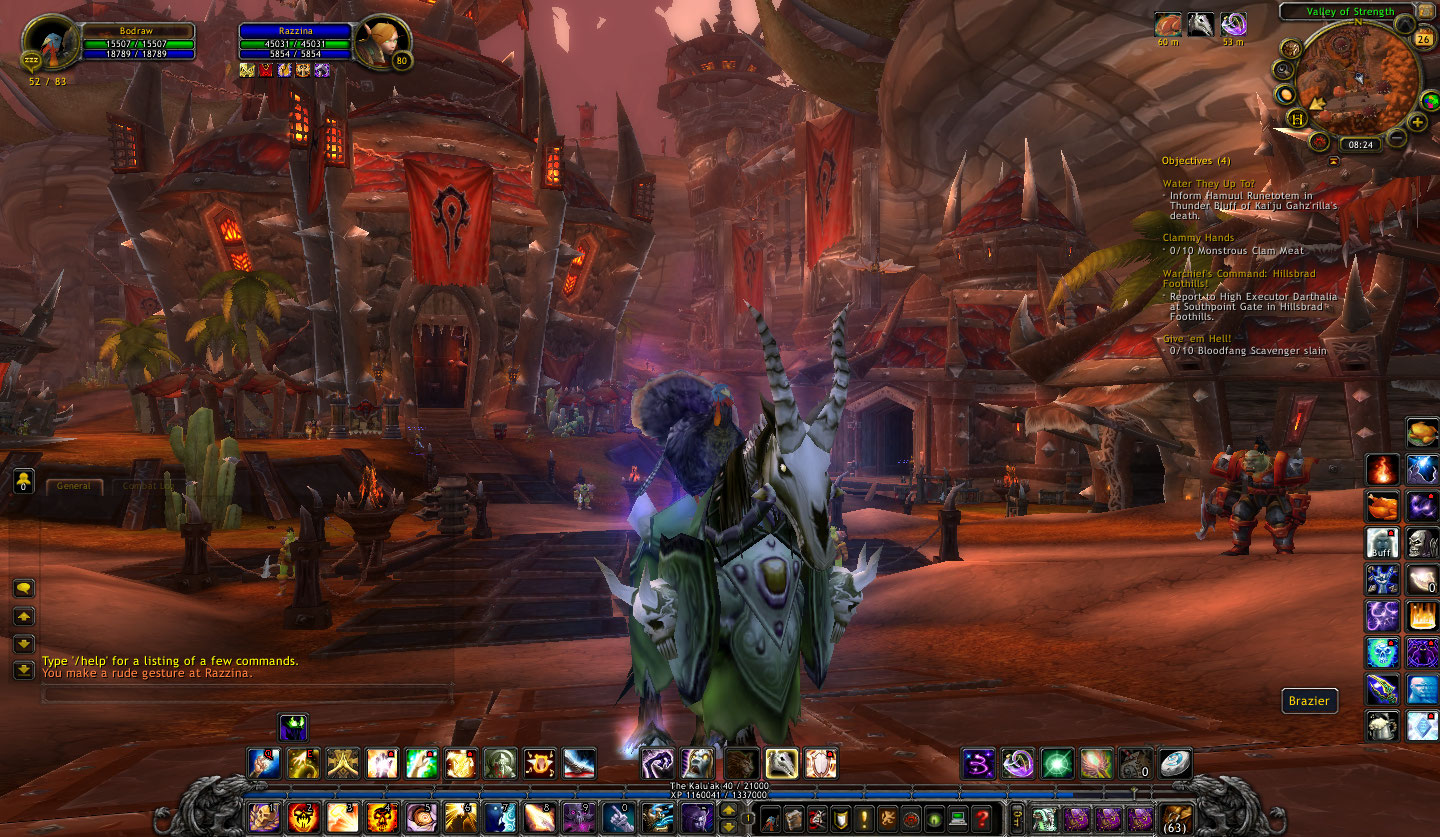This screenshot has height=837, width=1440.
Task: Open the yellow exclamation quest log button
Action: pyautogui.click(x=864, y=817)
